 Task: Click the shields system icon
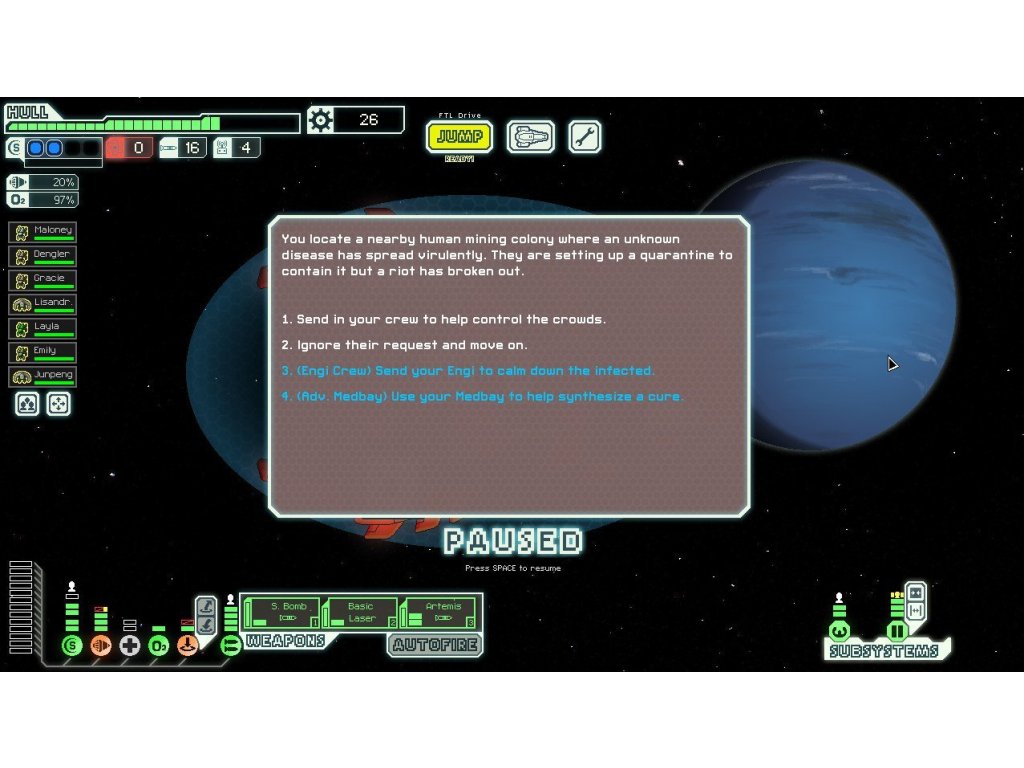(x=71, y=646)
